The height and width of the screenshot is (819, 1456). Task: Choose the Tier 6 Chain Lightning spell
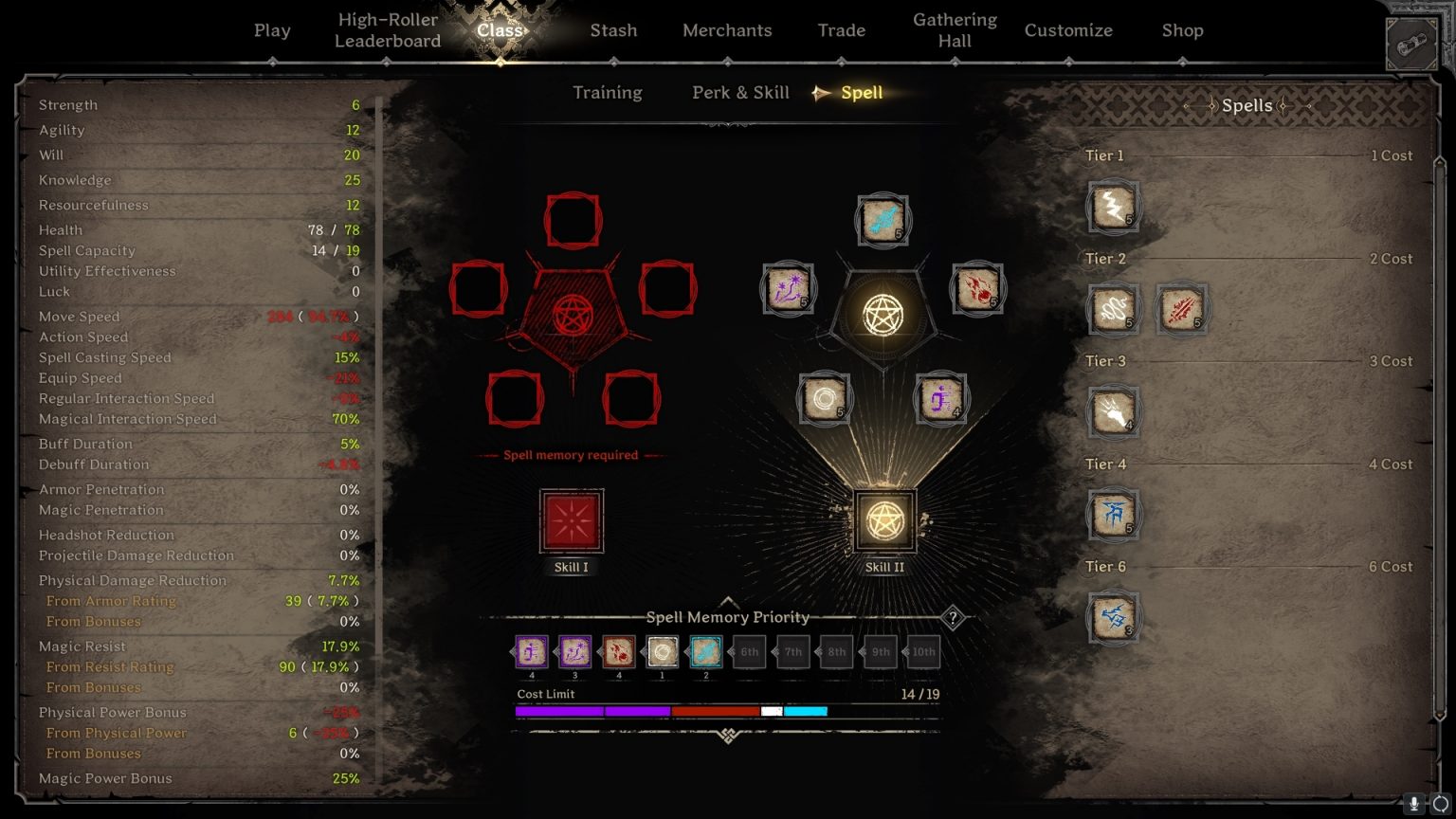(1114, 616)
